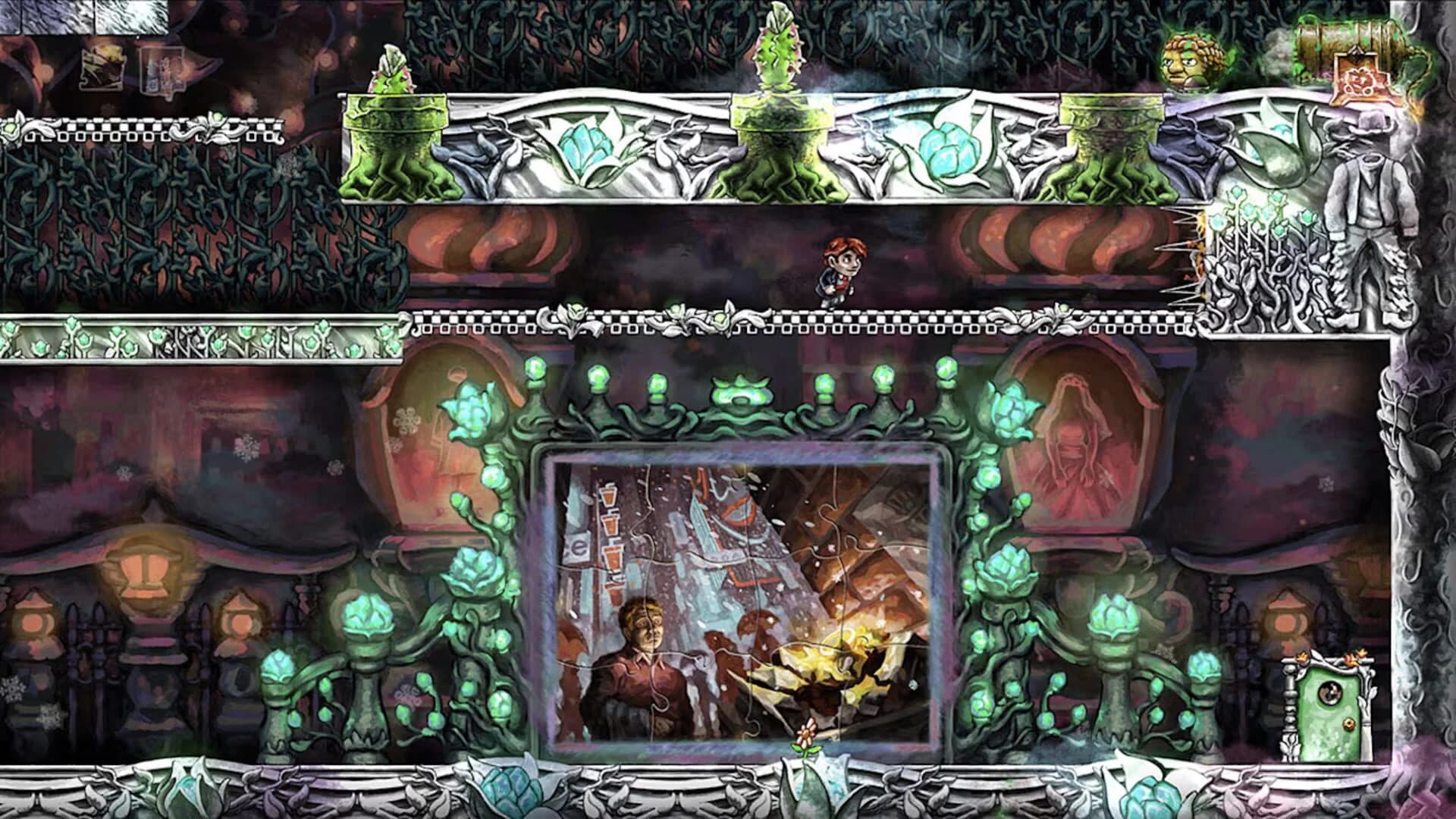This screenshot has height=819, width=1456.
Task: Select the first collected puzzle piece in the HUD
Action: (102, 68)
